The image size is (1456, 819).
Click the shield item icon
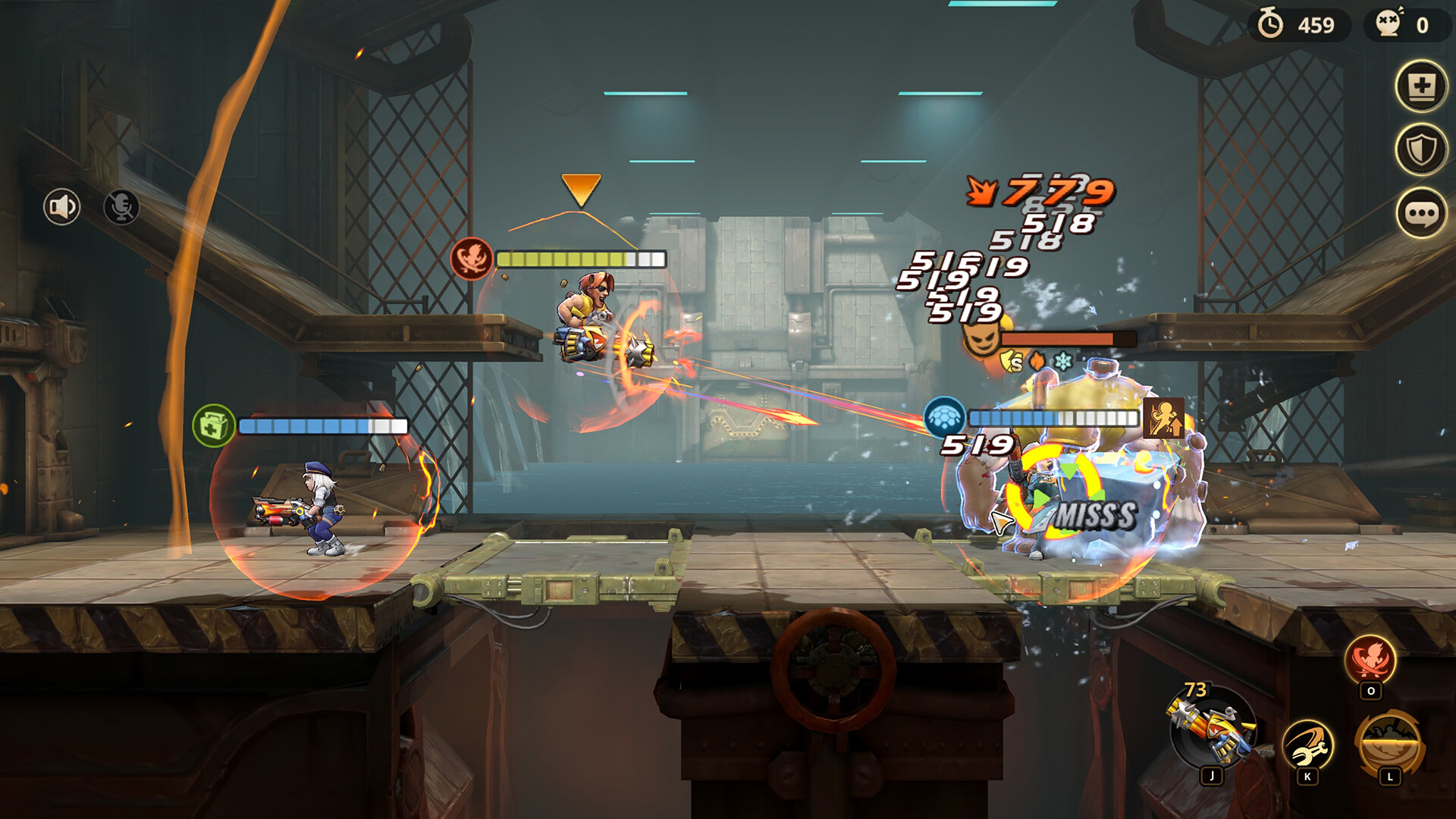click(1422, 149)
